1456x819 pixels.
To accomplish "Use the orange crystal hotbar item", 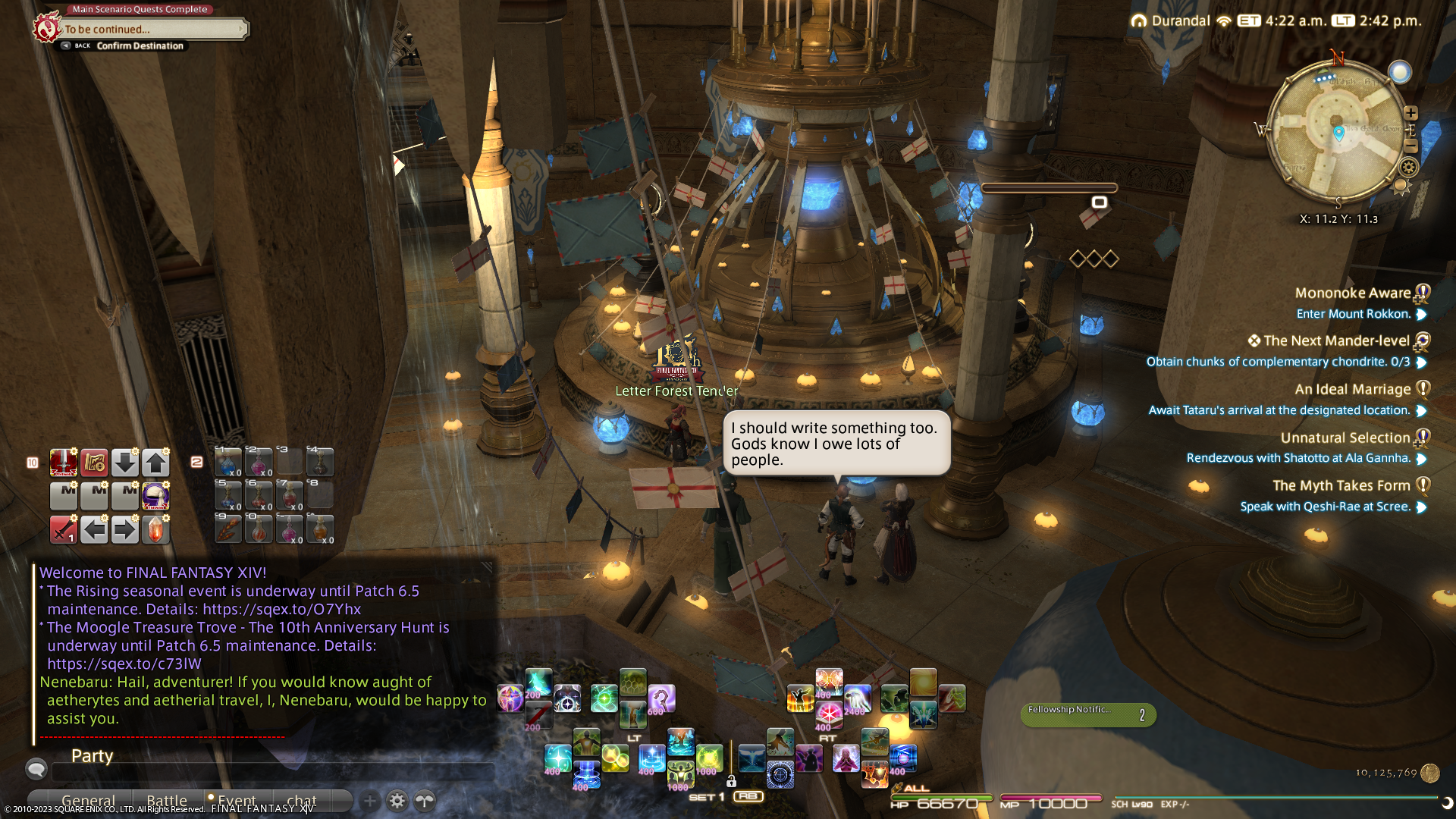I will (155, 529).
